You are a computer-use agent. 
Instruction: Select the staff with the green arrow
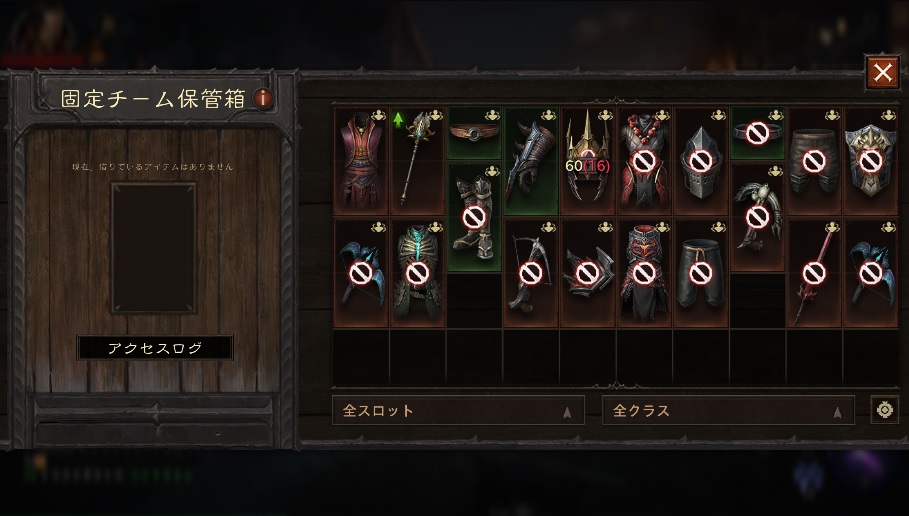[416, 160]
